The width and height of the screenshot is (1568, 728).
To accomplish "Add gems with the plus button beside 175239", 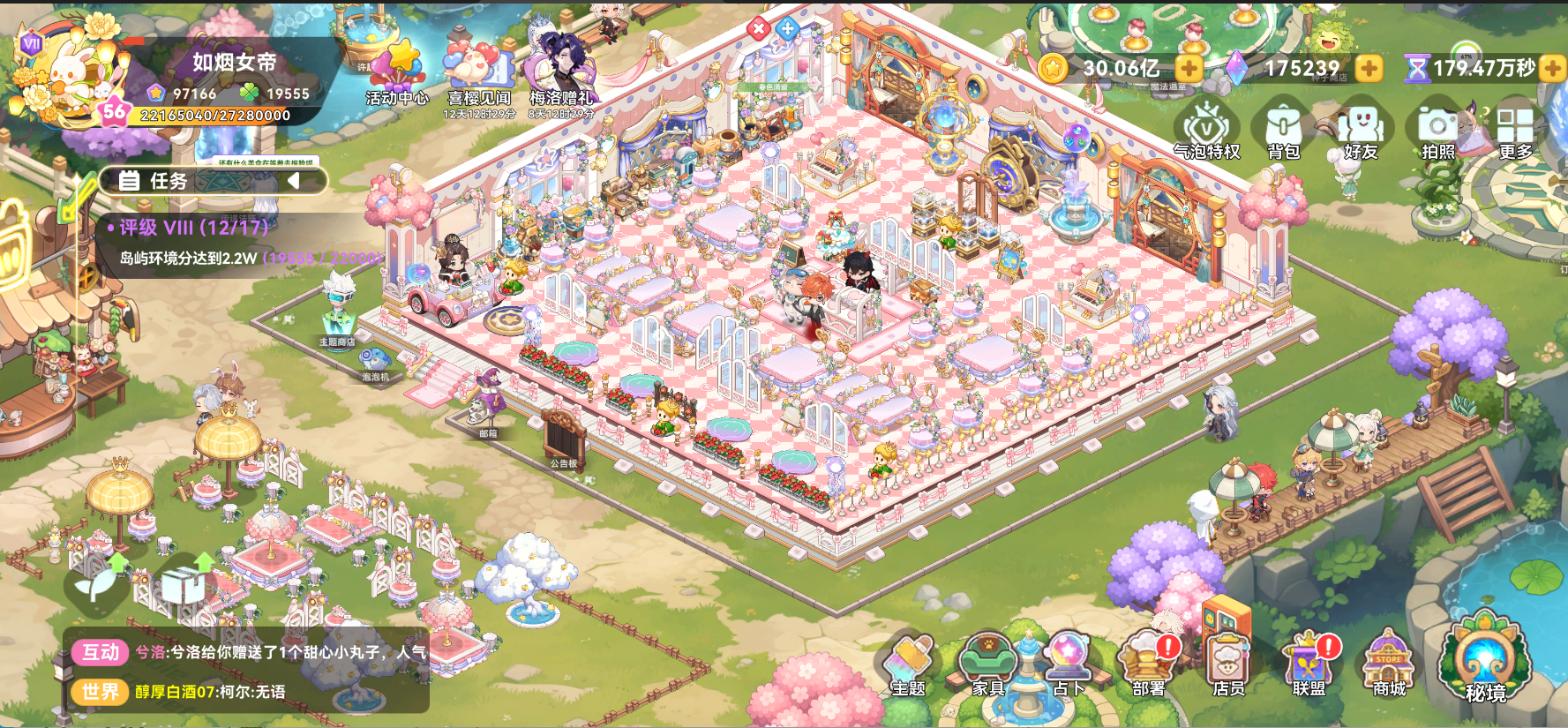I will pos(1371,66).
